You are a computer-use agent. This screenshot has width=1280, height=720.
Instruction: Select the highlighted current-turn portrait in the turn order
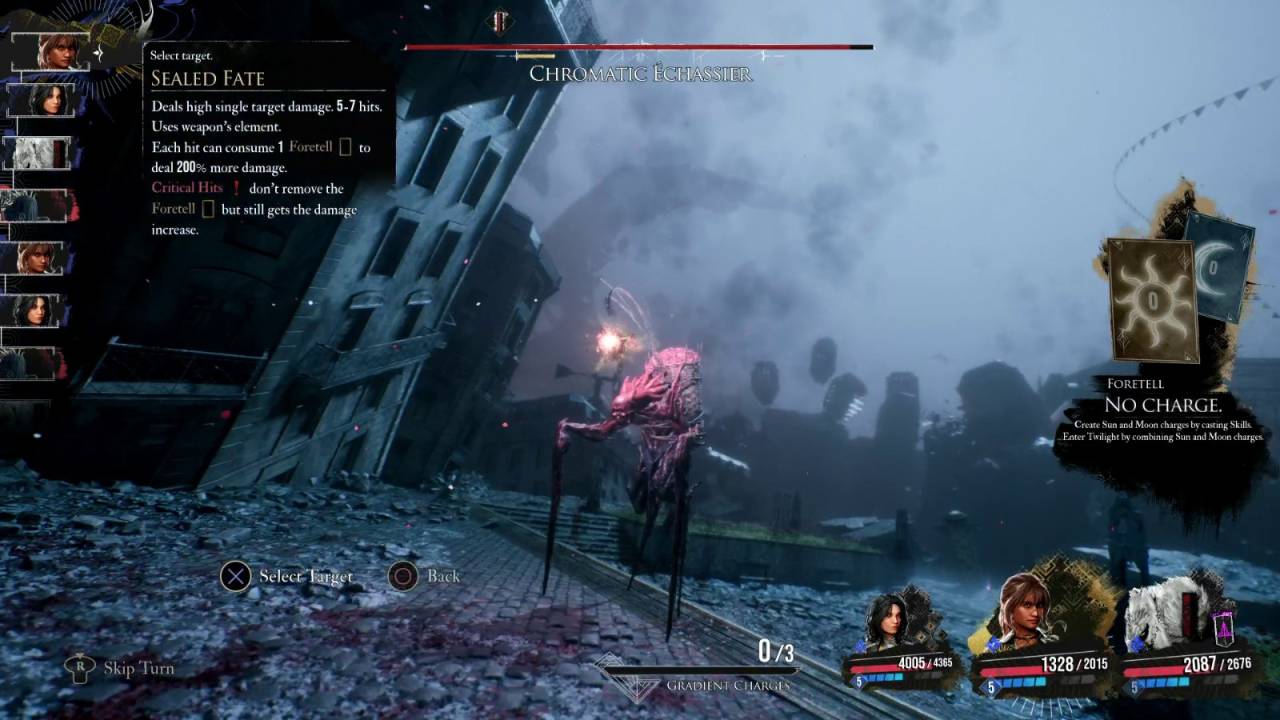pos(58,51)
